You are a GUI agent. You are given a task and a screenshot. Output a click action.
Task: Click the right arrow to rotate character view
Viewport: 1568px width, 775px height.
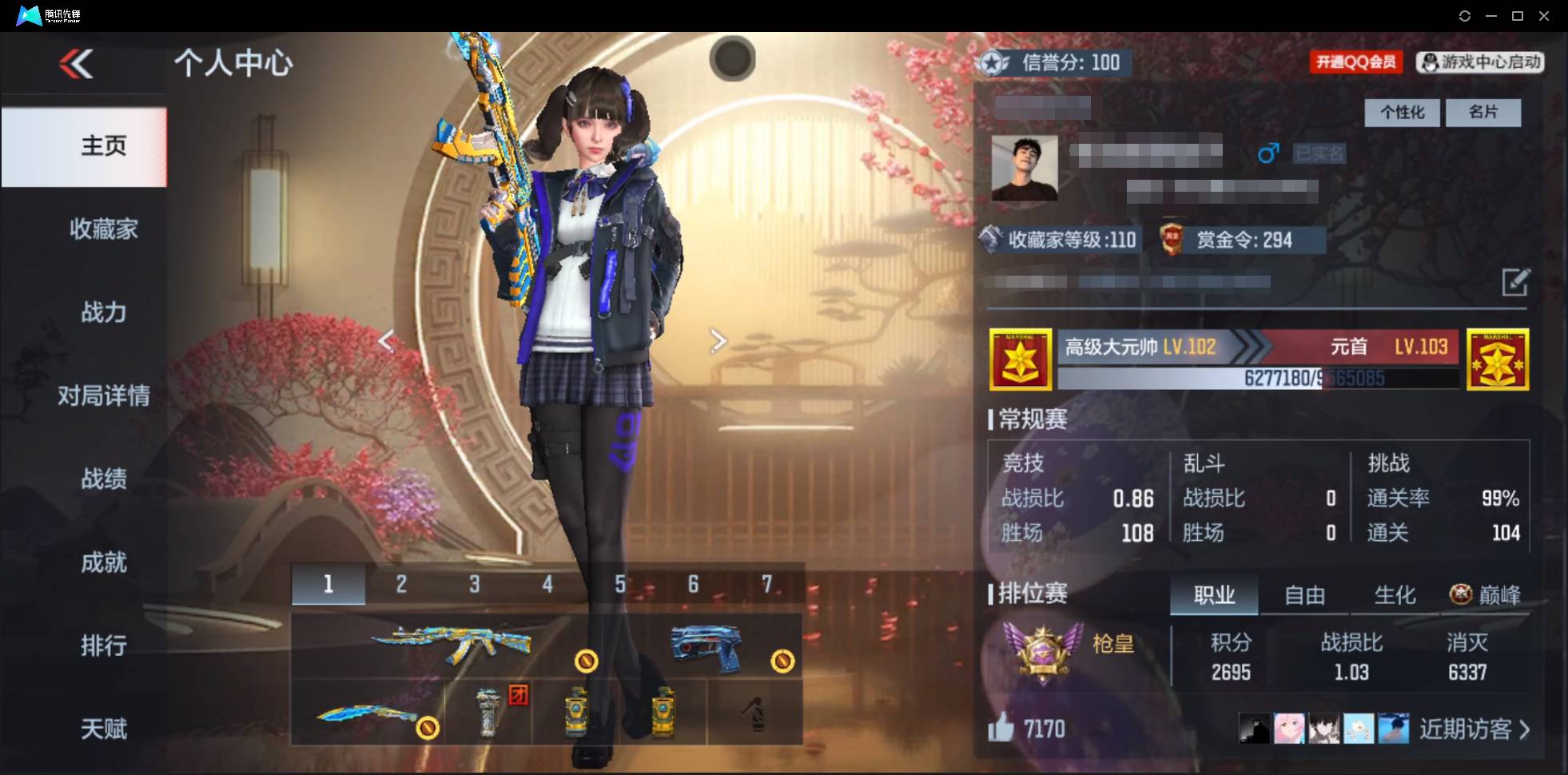coord(718,341)
